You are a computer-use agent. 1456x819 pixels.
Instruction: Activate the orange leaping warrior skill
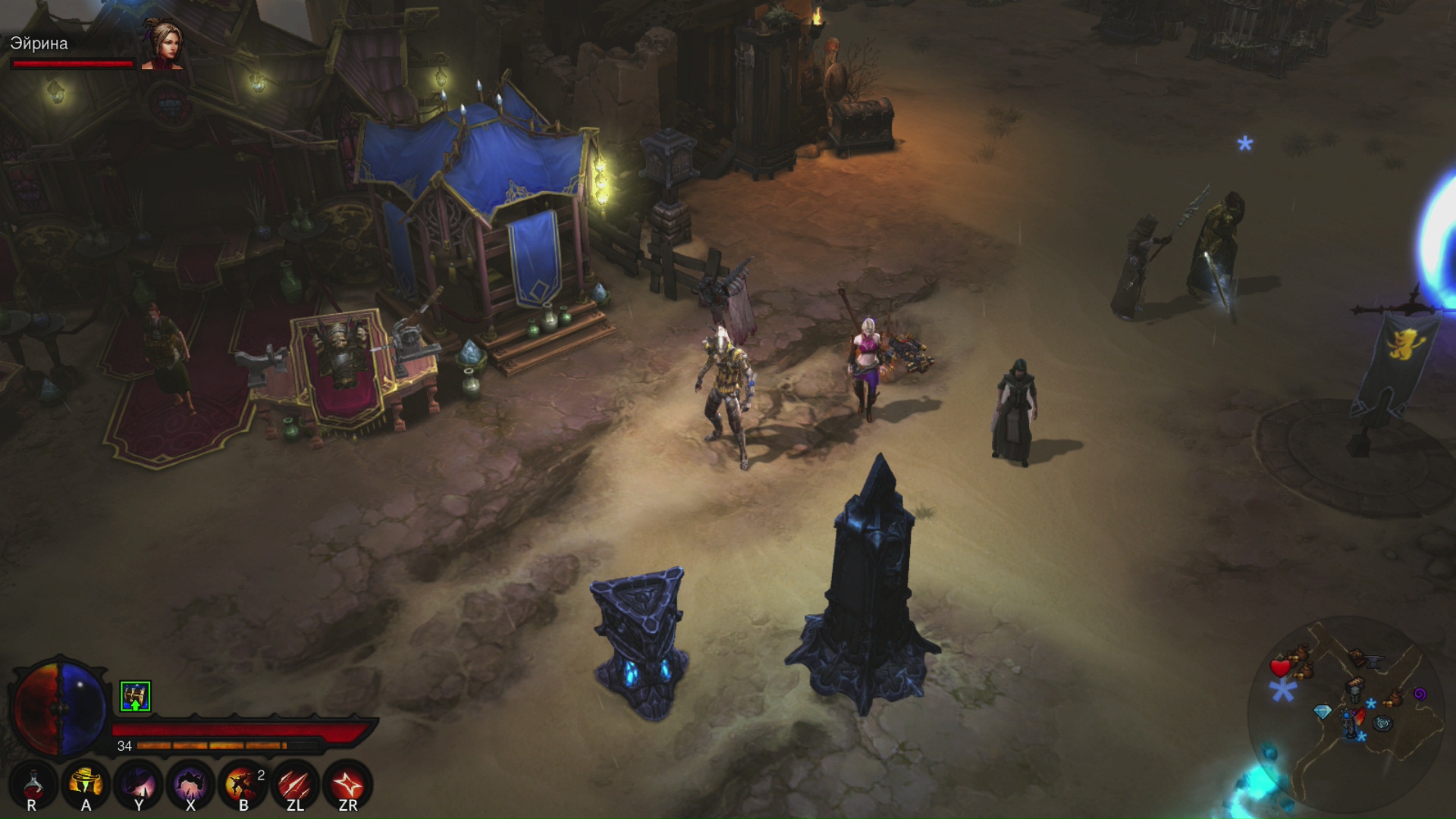click(243, 784)
